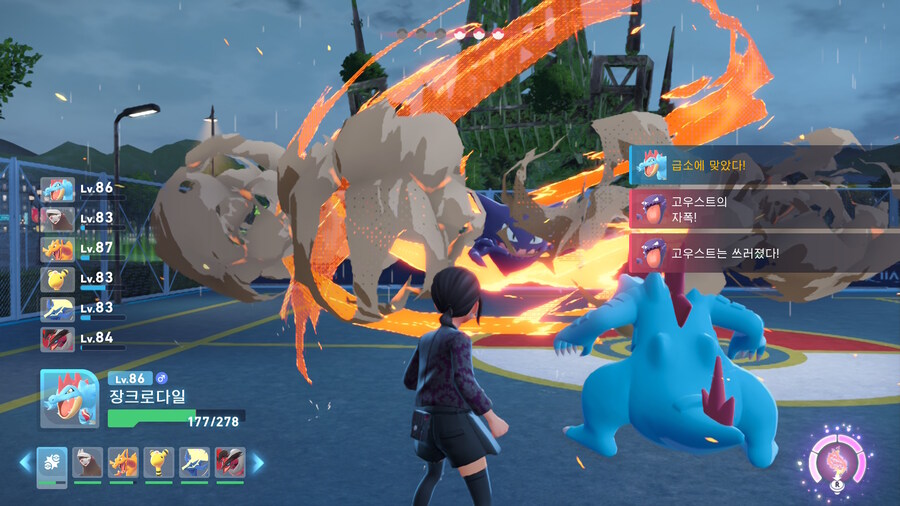This screenshot has width=900, height=506.
Task: Choose the orange dragon Pokémon in the switch bar
Action: [x=123, y=461]
